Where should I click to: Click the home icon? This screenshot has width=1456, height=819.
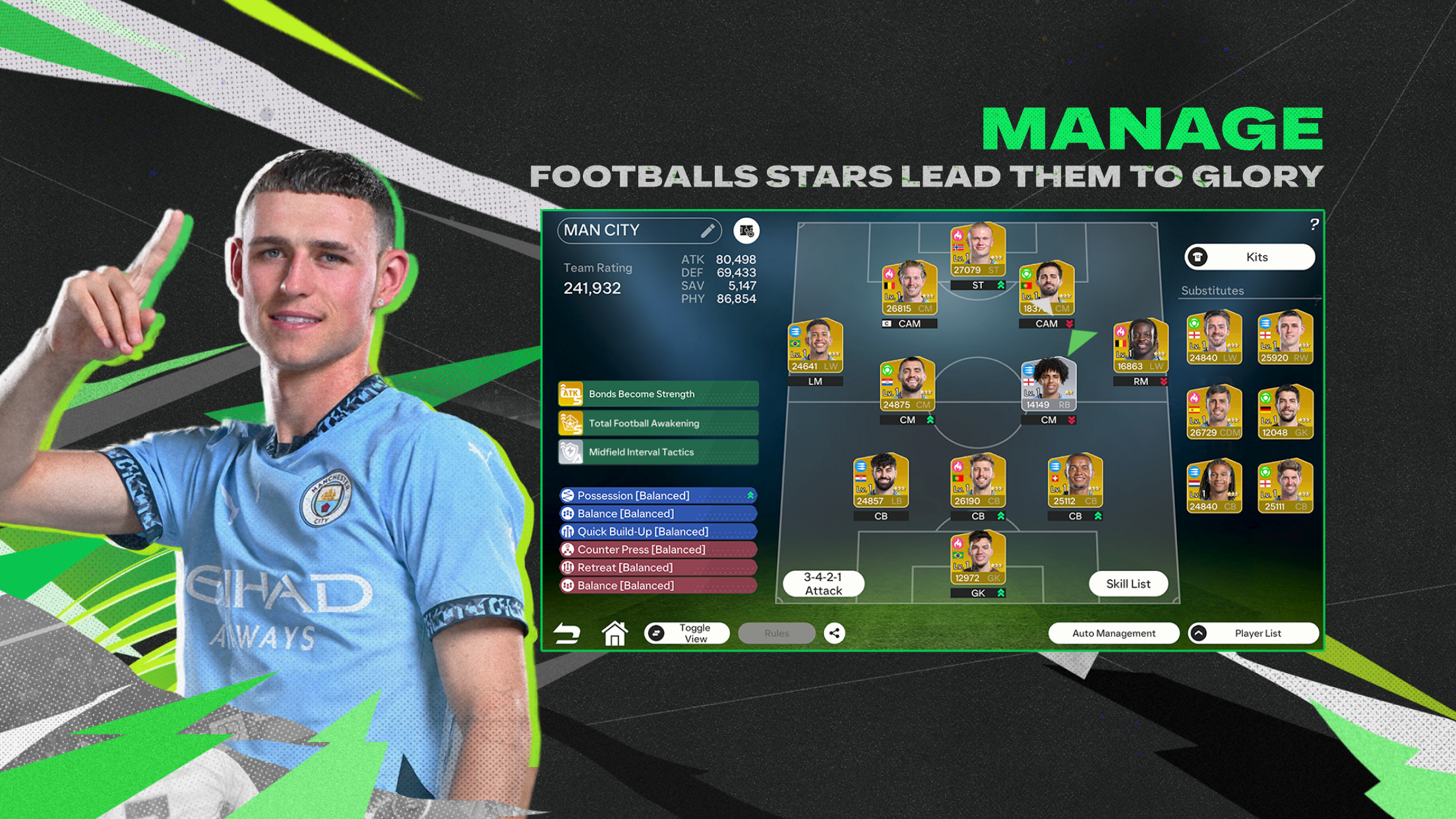click(x=615, y=632)
